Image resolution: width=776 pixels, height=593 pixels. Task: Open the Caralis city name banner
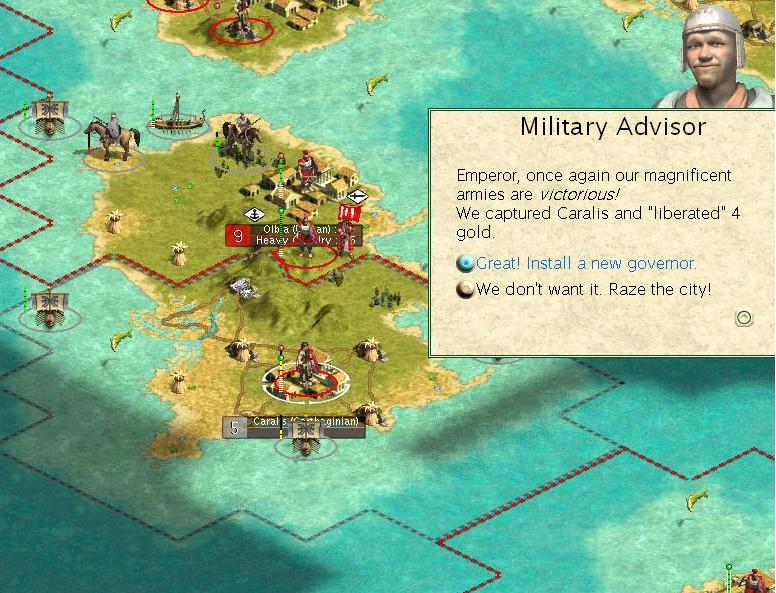click(x=295, y=425)
